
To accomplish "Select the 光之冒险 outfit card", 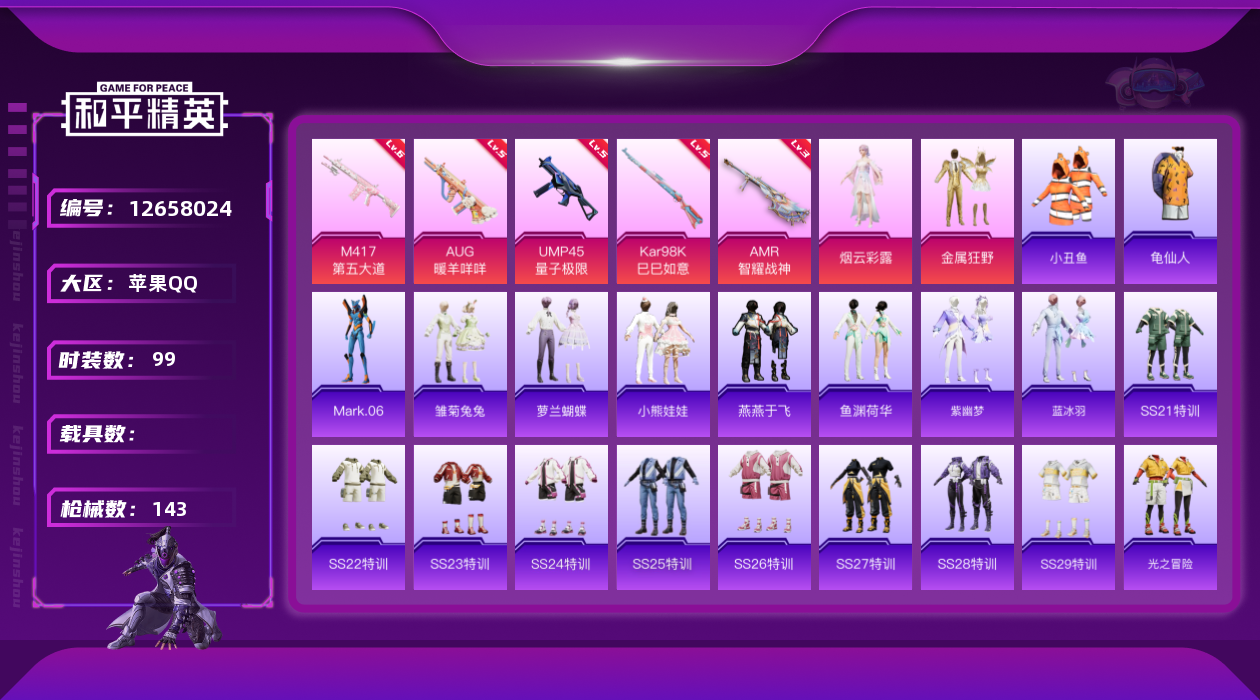I will coord(1170,517).
